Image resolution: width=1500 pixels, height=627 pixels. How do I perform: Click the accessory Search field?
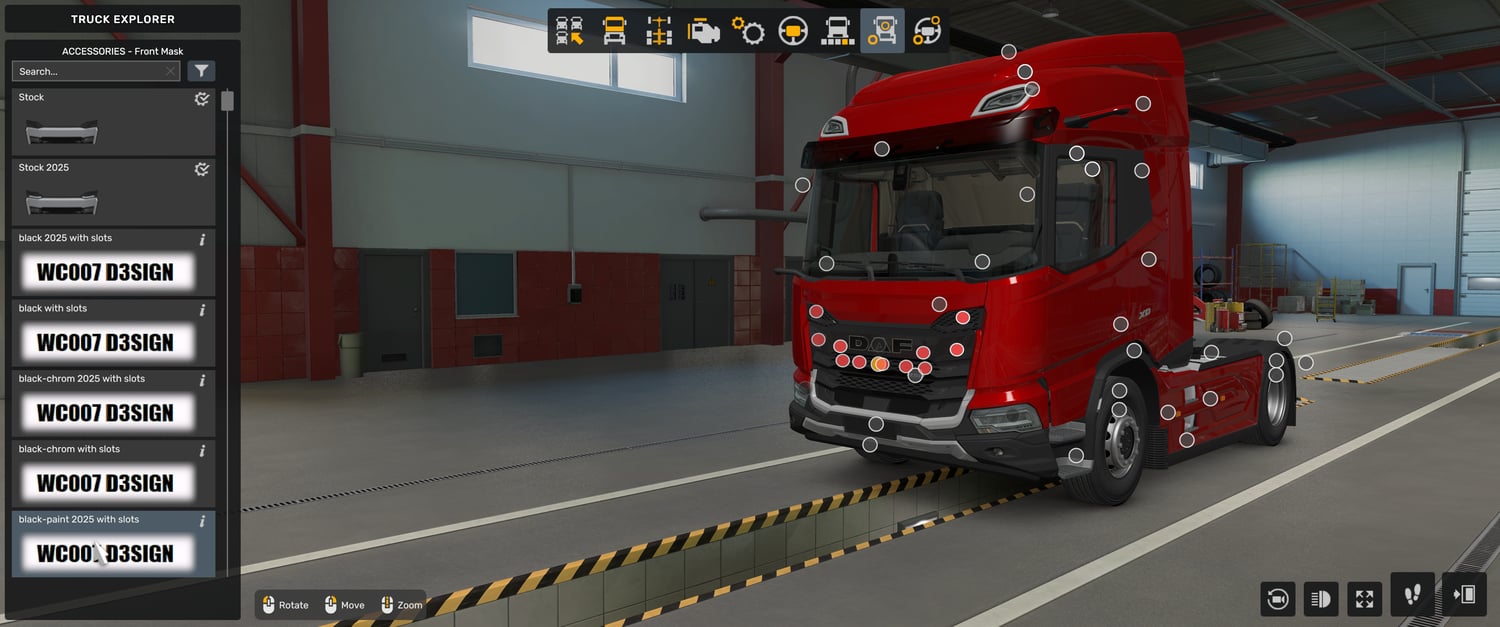[x=88, y=71]
